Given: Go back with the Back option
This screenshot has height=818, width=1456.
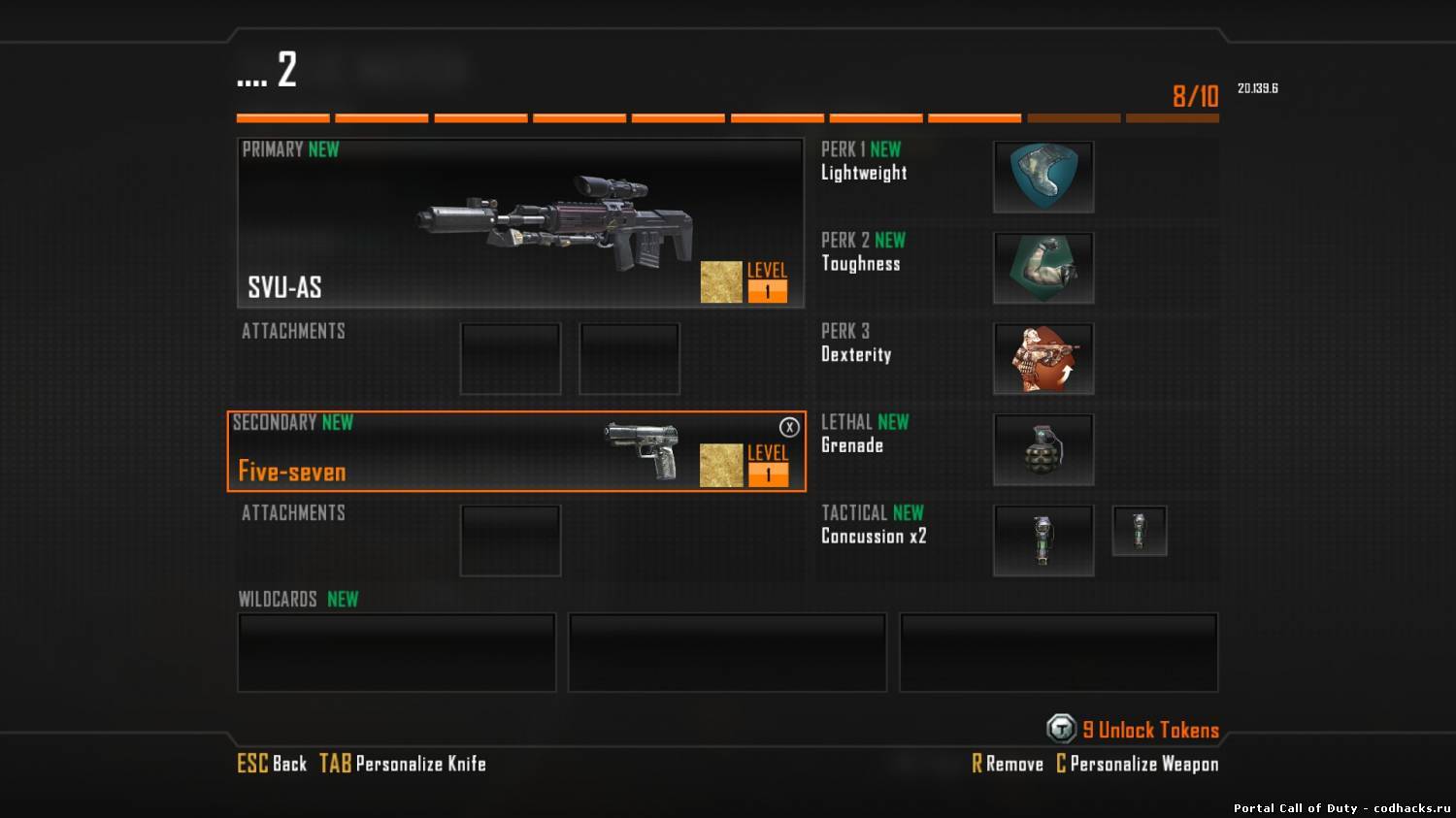Looking at the screenshot, I should (x=273, y=764).
